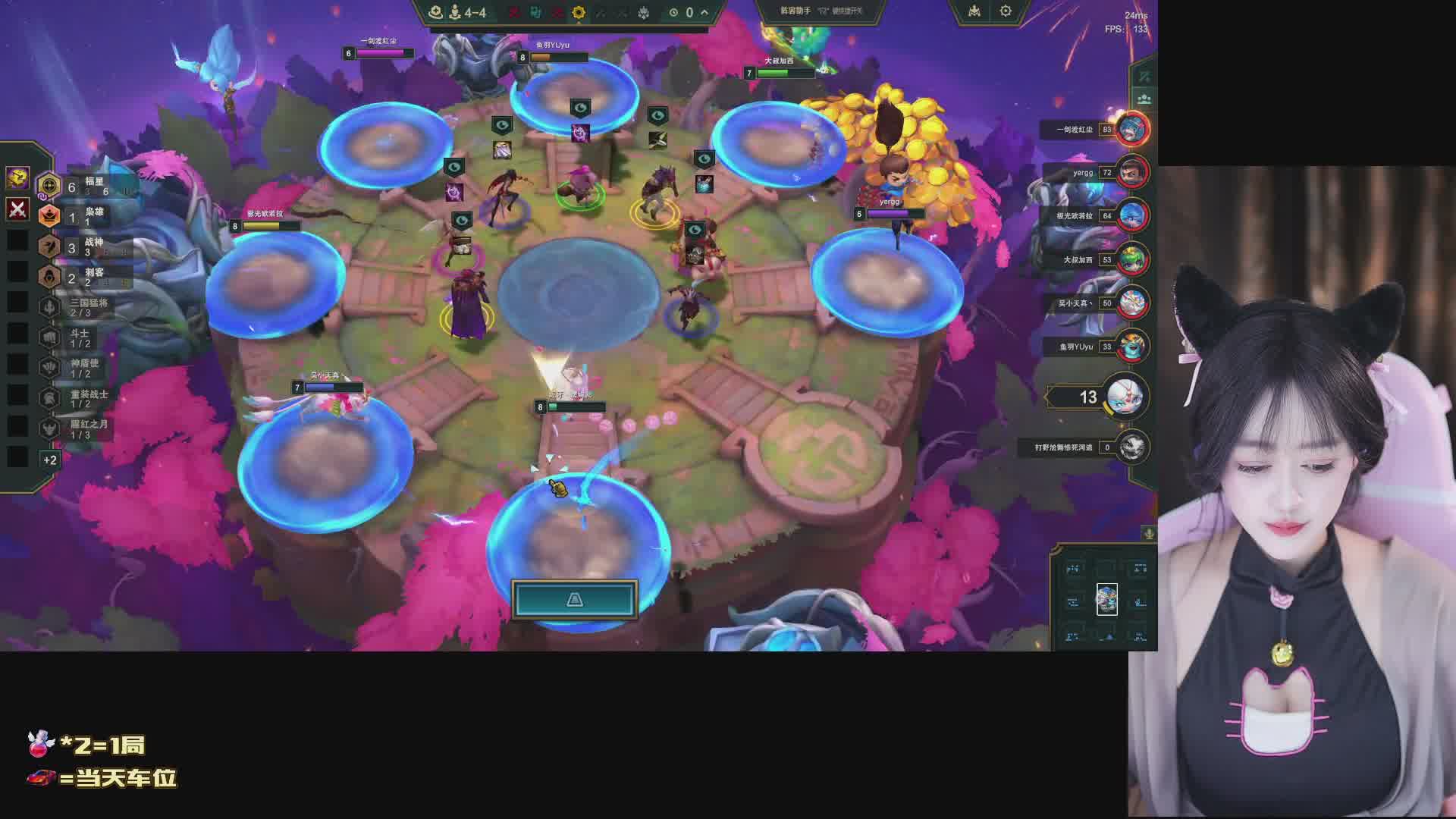Select the 枭雄 trait entry

pos(83,216)
